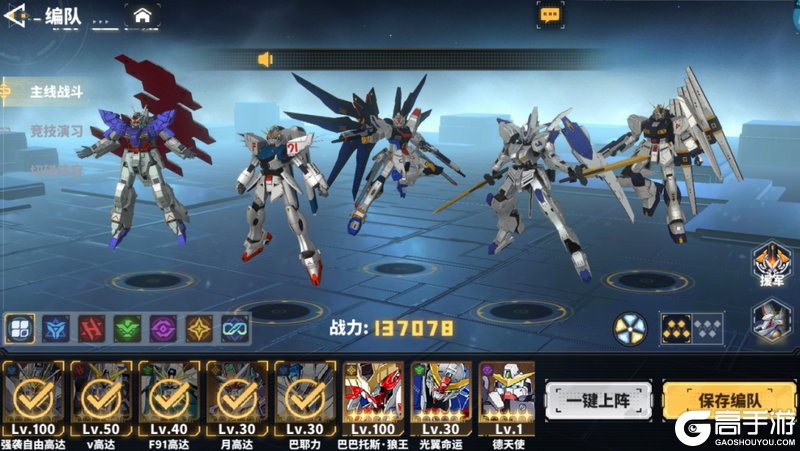This screenshot has height=451, width=800.
Task: Choose the 光翼命运 unit card
Action: [x=441, y=397]
